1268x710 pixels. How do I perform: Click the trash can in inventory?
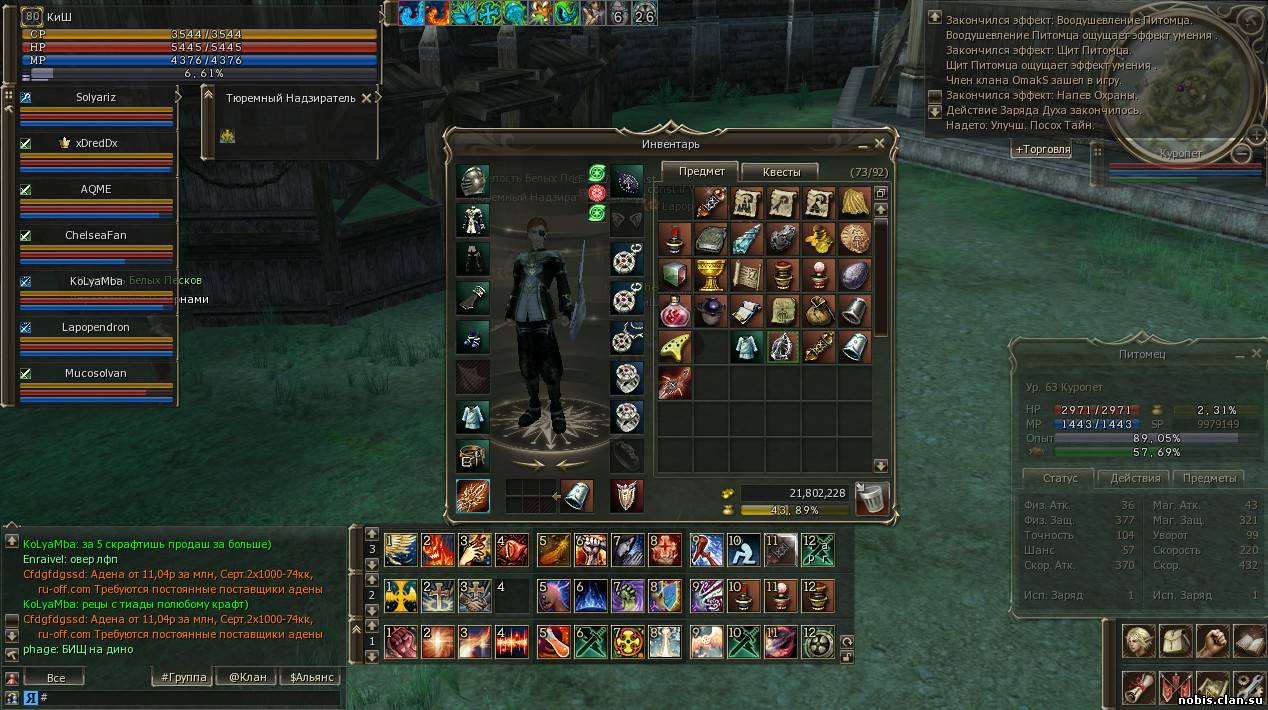coord(873,498)
